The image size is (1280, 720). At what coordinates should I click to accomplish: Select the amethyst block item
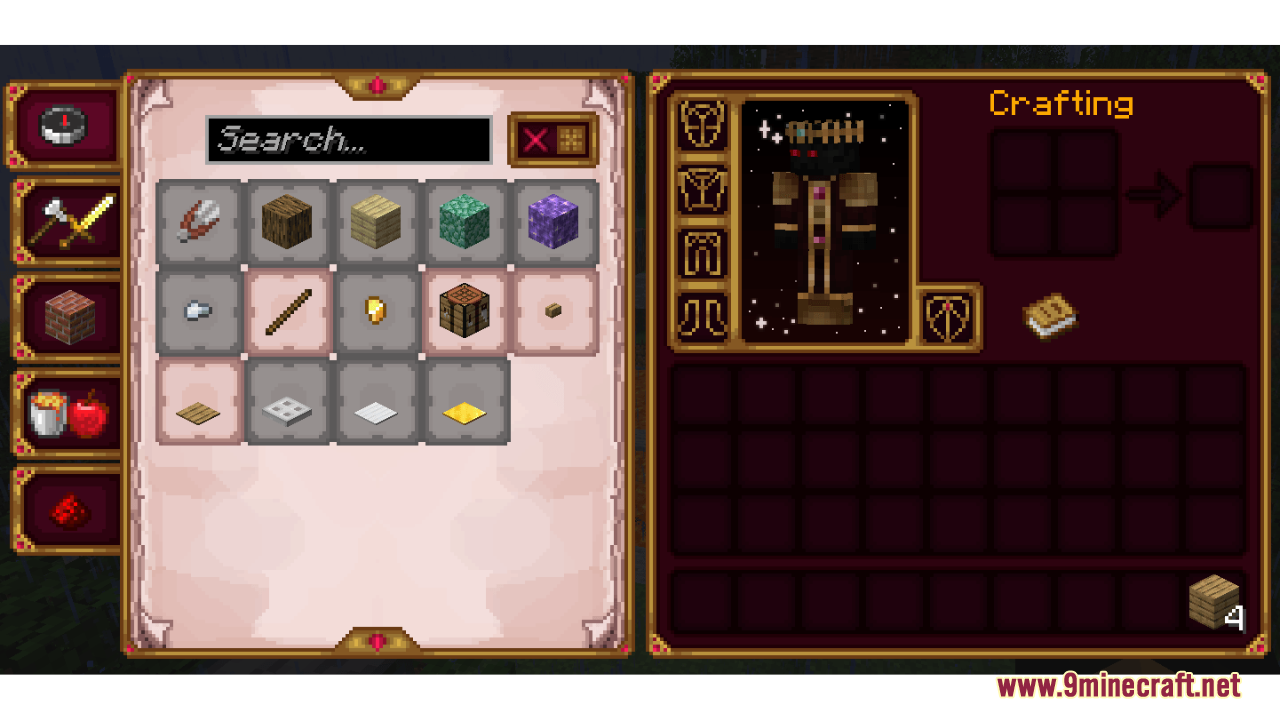[x=555, y=222]
